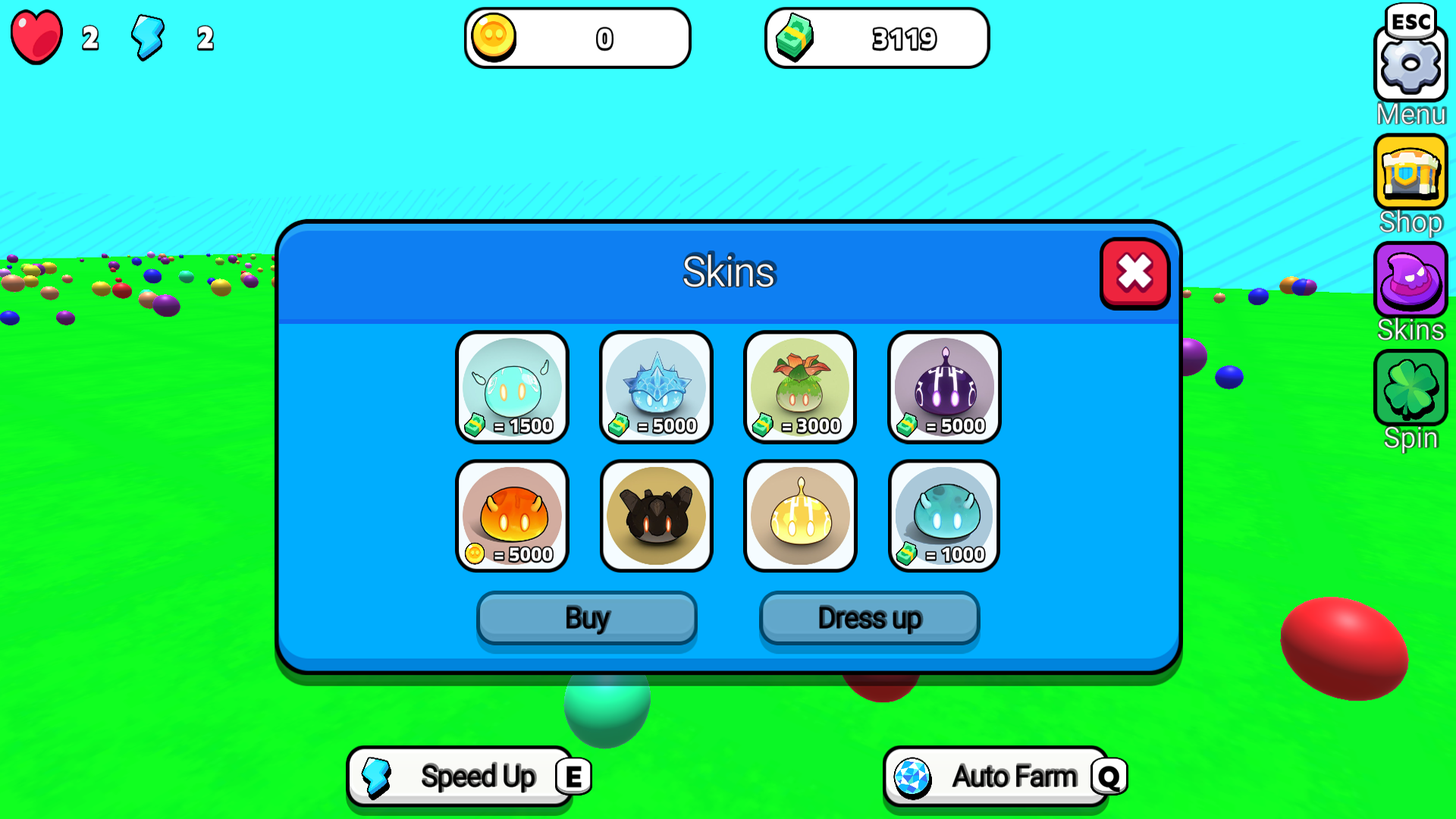This screenshot has height=819, width=1456.
Task: Select the golden drop slime skin
Action: (800, 516)
